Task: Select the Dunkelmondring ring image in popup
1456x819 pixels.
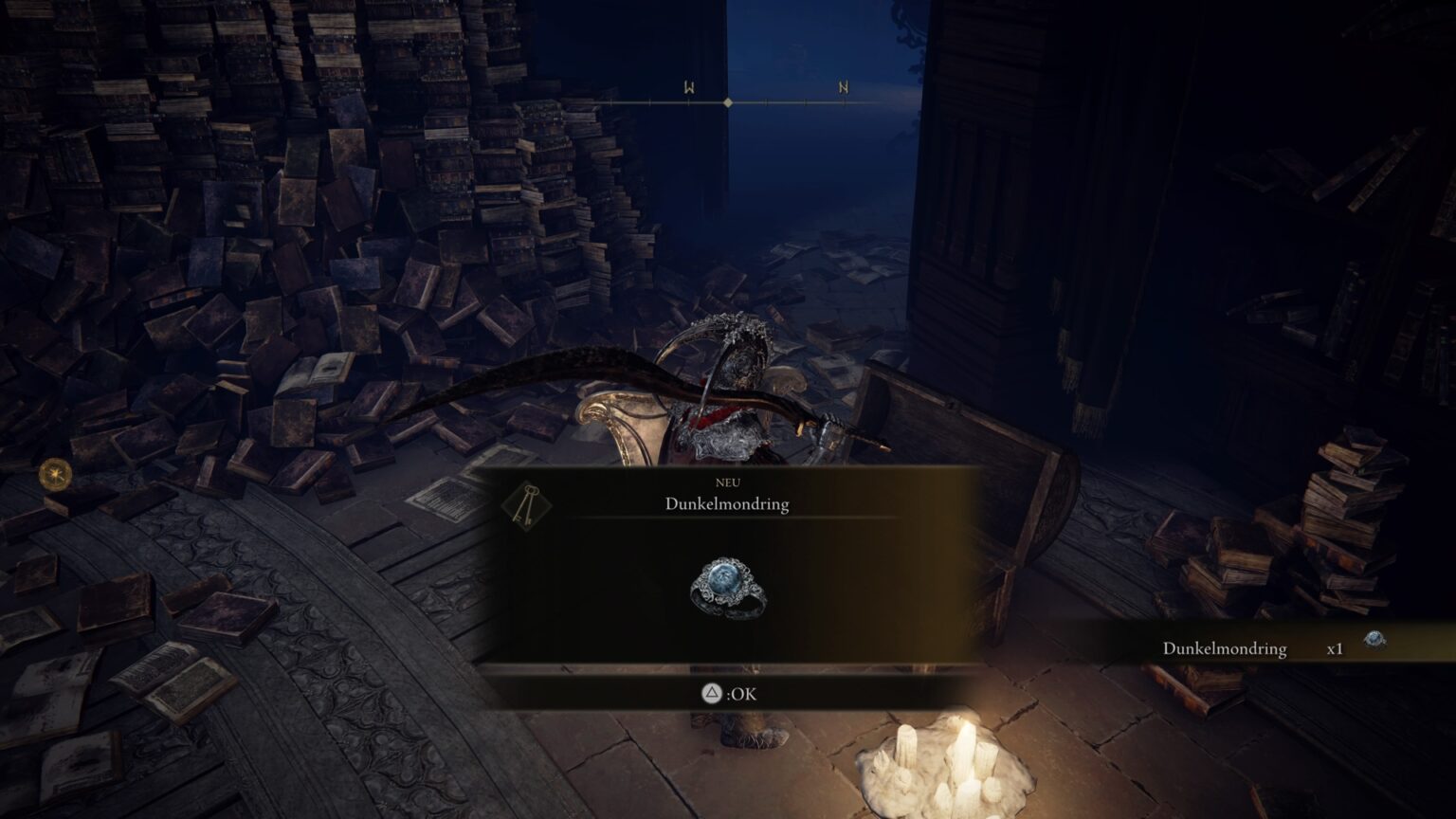Action: click(x=727, y=588)
